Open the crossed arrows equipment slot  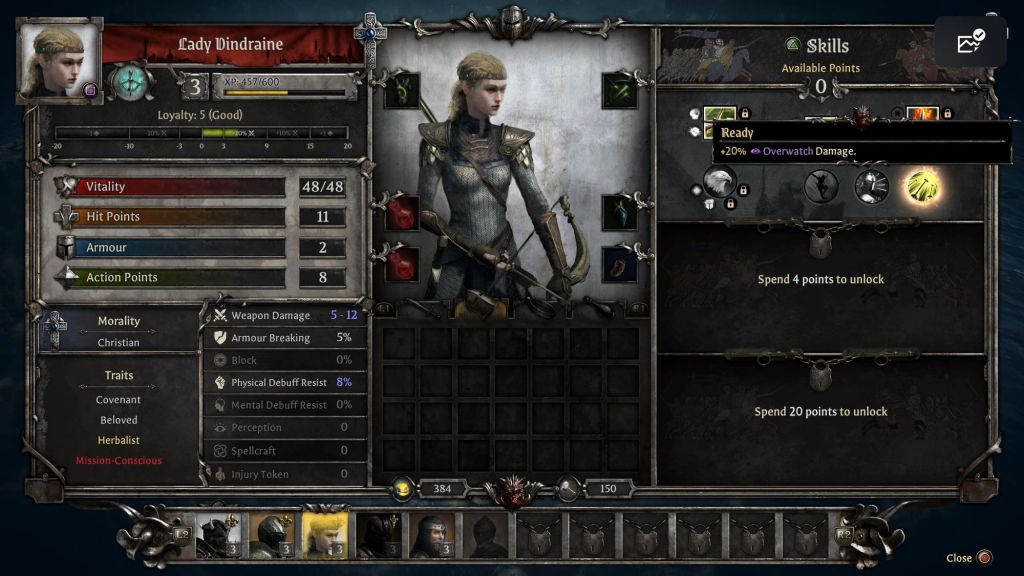620,91
